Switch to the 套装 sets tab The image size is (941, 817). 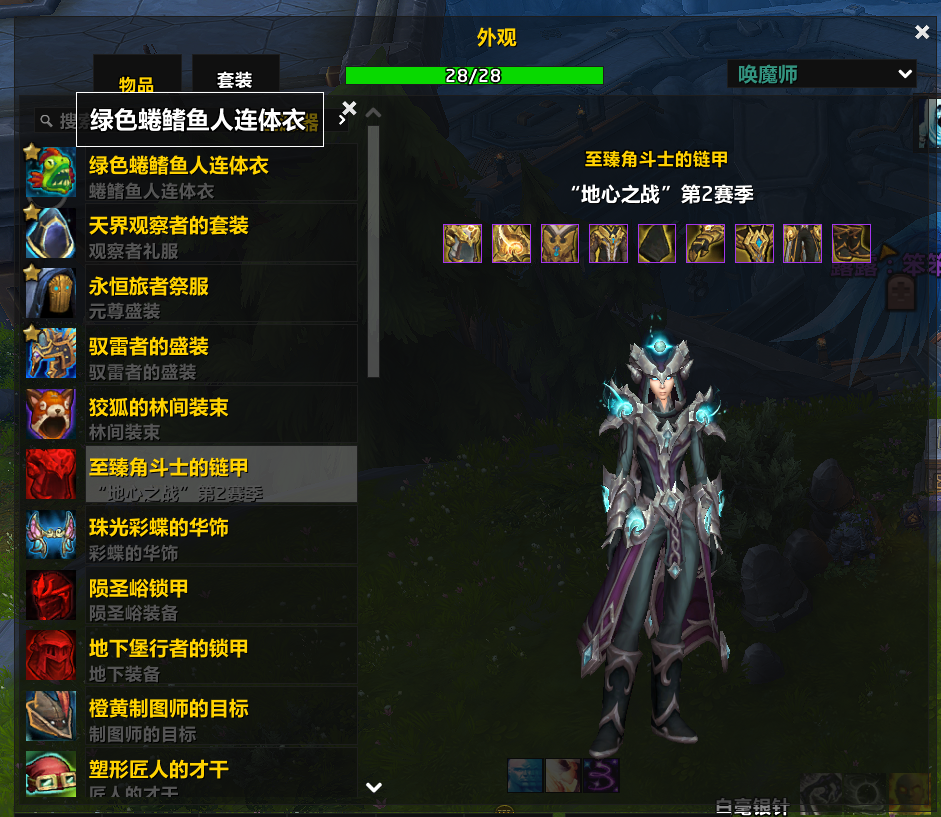pos(235,80)
